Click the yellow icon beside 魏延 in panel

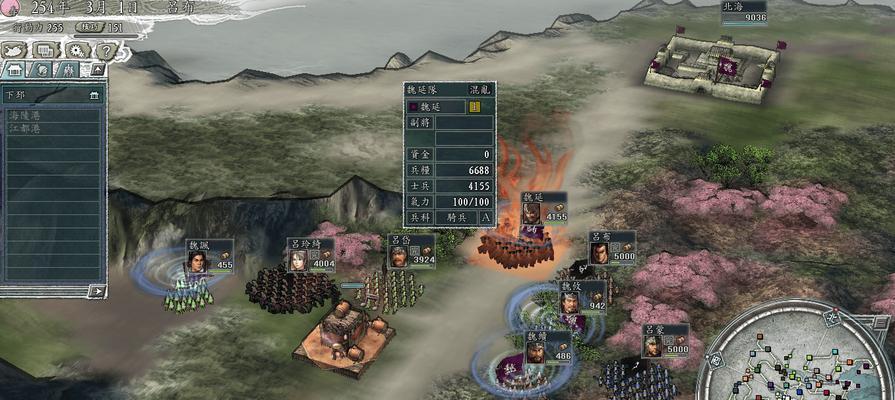pyautogui.click(x=474, y=106)
